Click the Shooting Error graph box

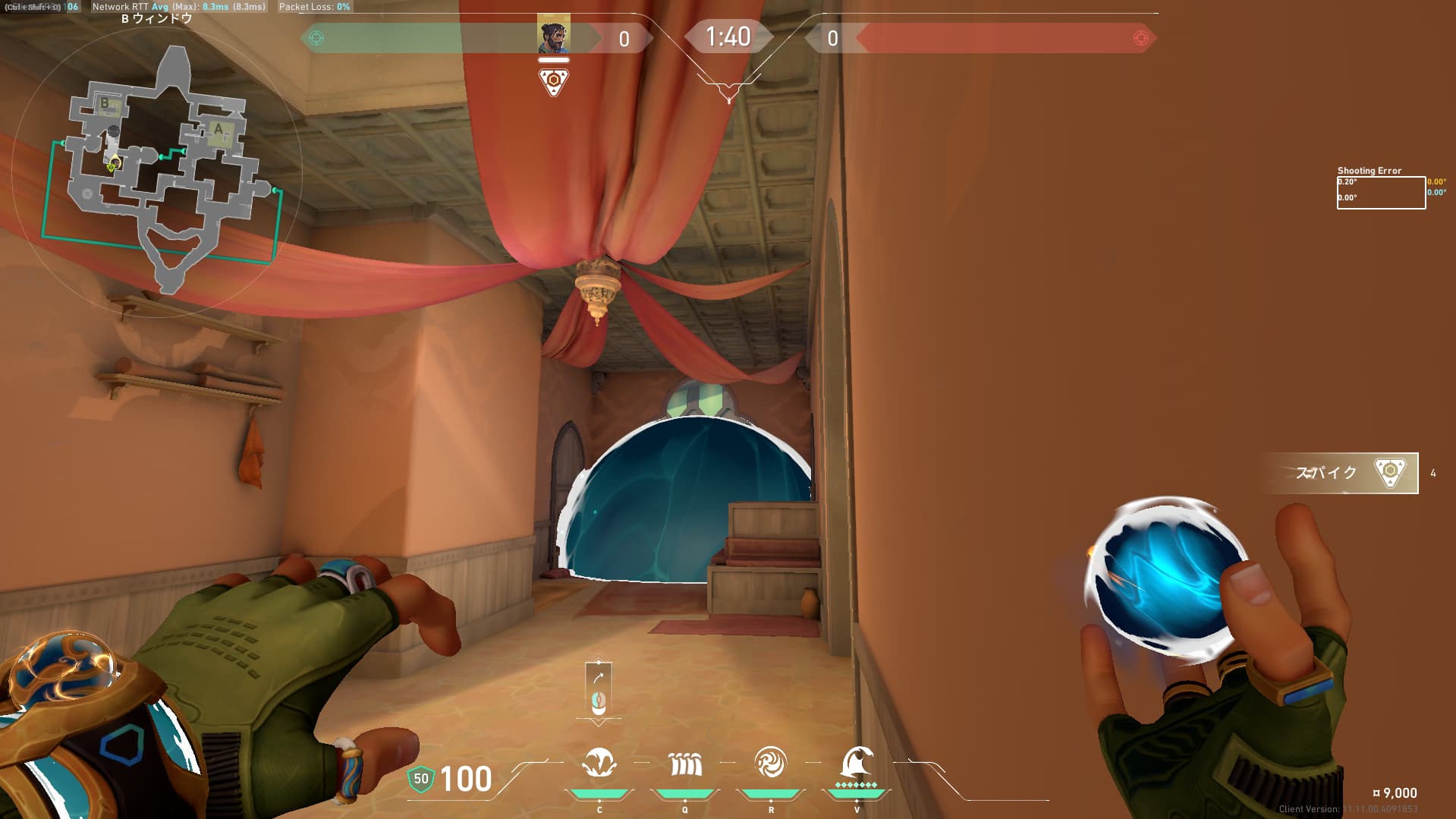(x=1380, y=192)
